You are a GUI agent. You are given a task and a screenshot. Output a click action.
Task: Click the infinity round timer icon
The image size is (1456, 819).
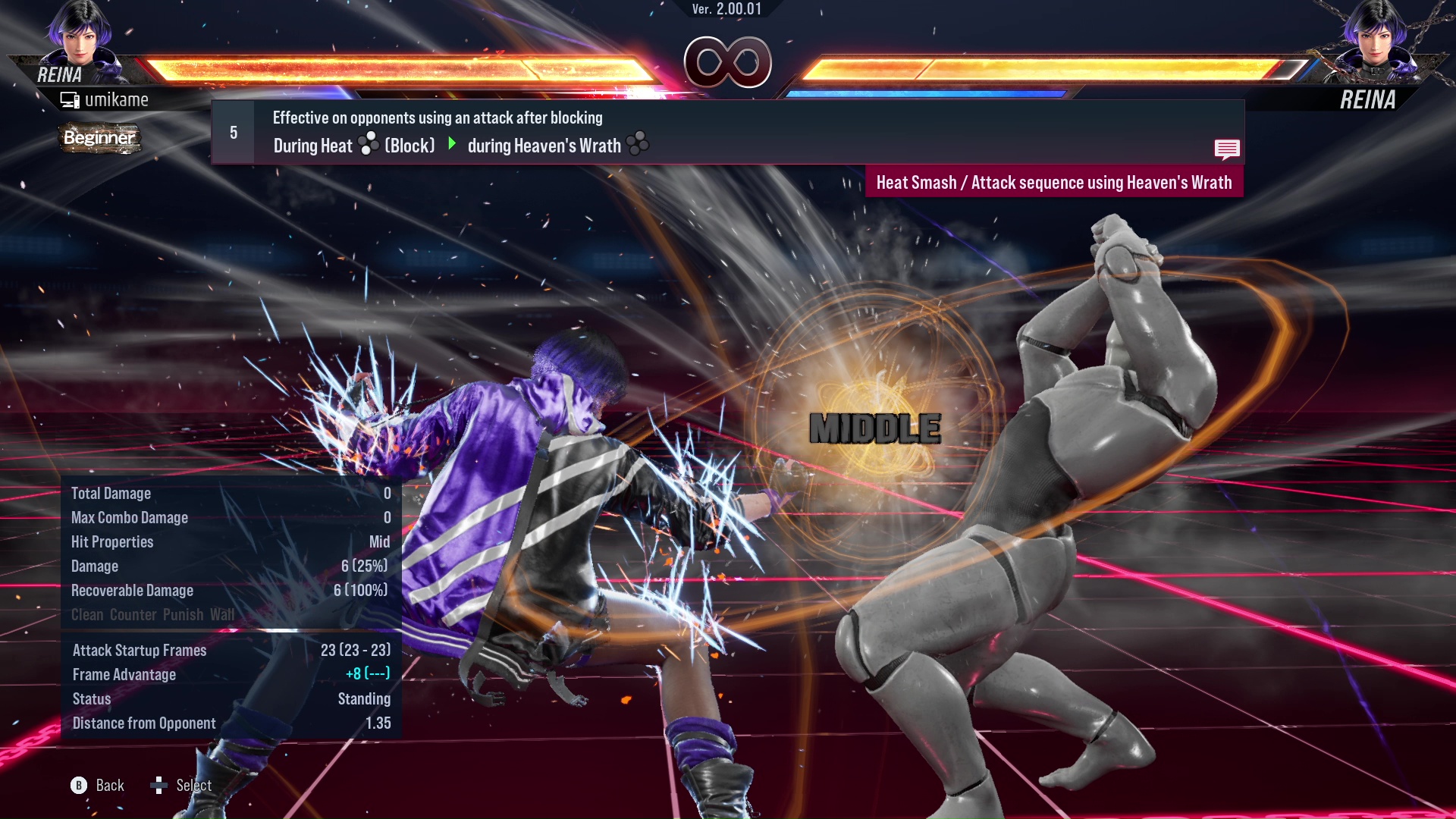(726, 63)
